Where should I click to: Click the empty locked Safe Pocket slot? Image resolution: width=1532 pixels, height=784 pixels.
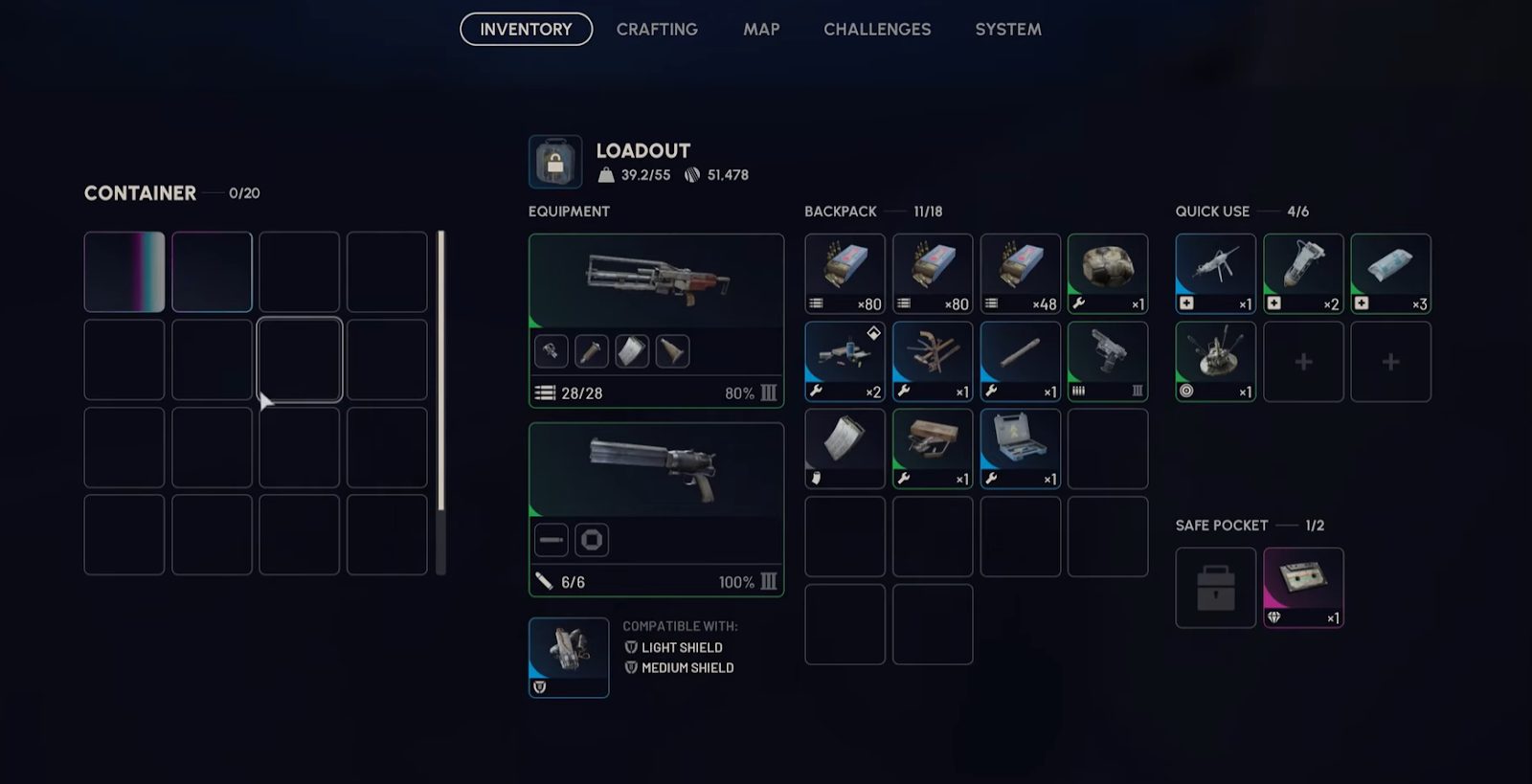click(x=1215, y=587)
